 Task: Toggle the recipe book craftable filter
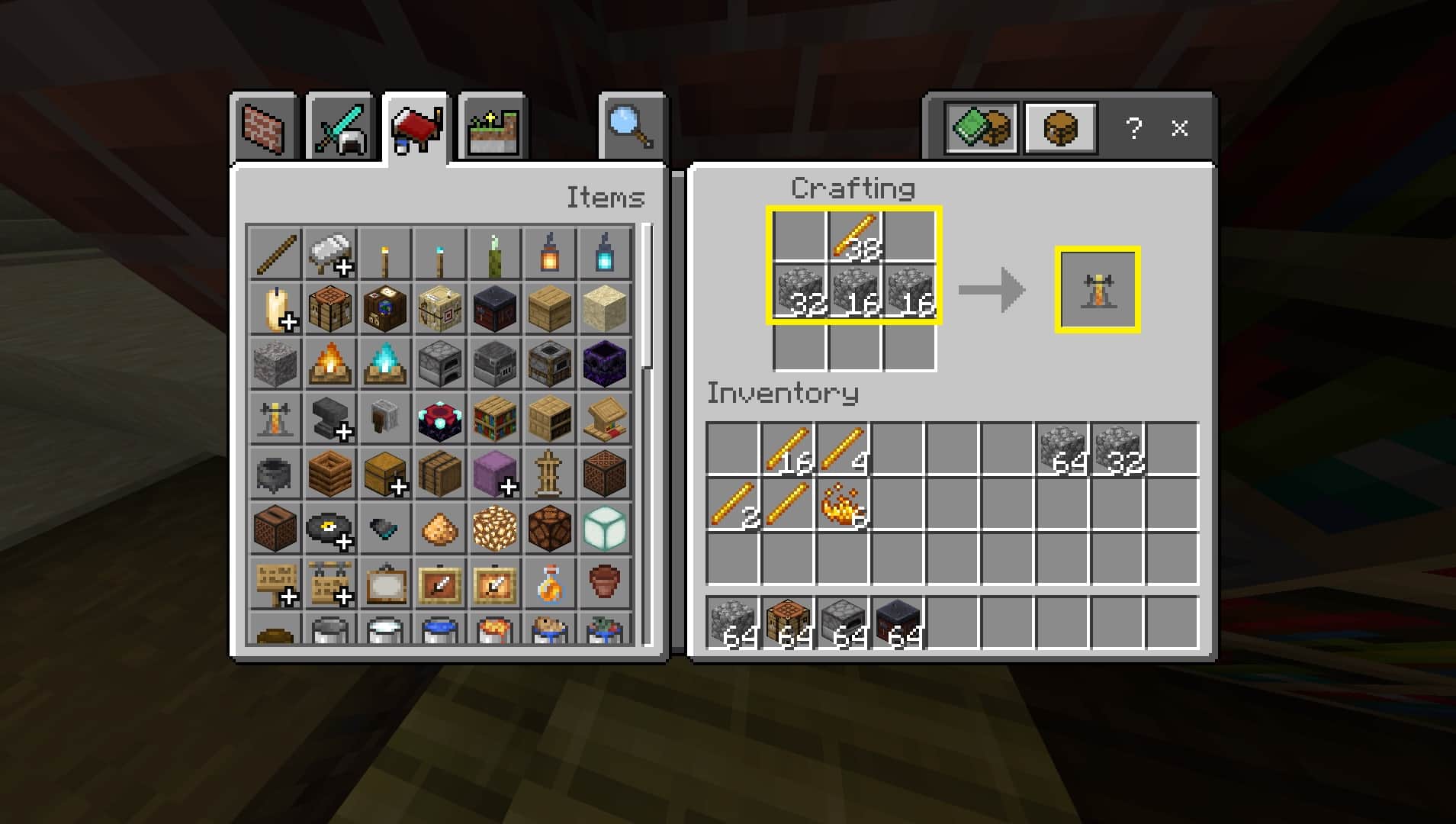coord(982,128)
